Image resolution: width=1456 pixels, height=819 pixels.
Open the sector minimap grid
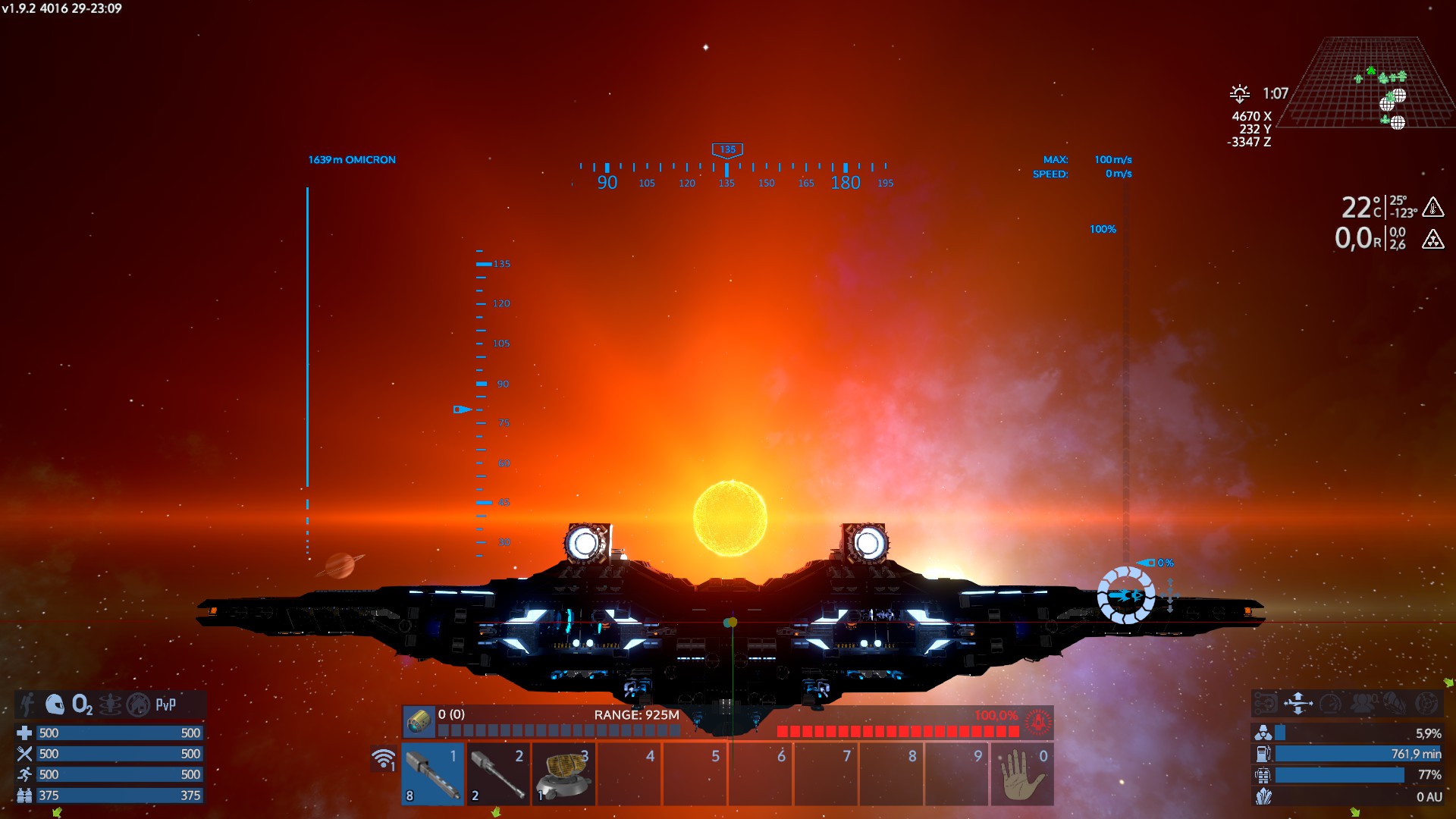1373,83
